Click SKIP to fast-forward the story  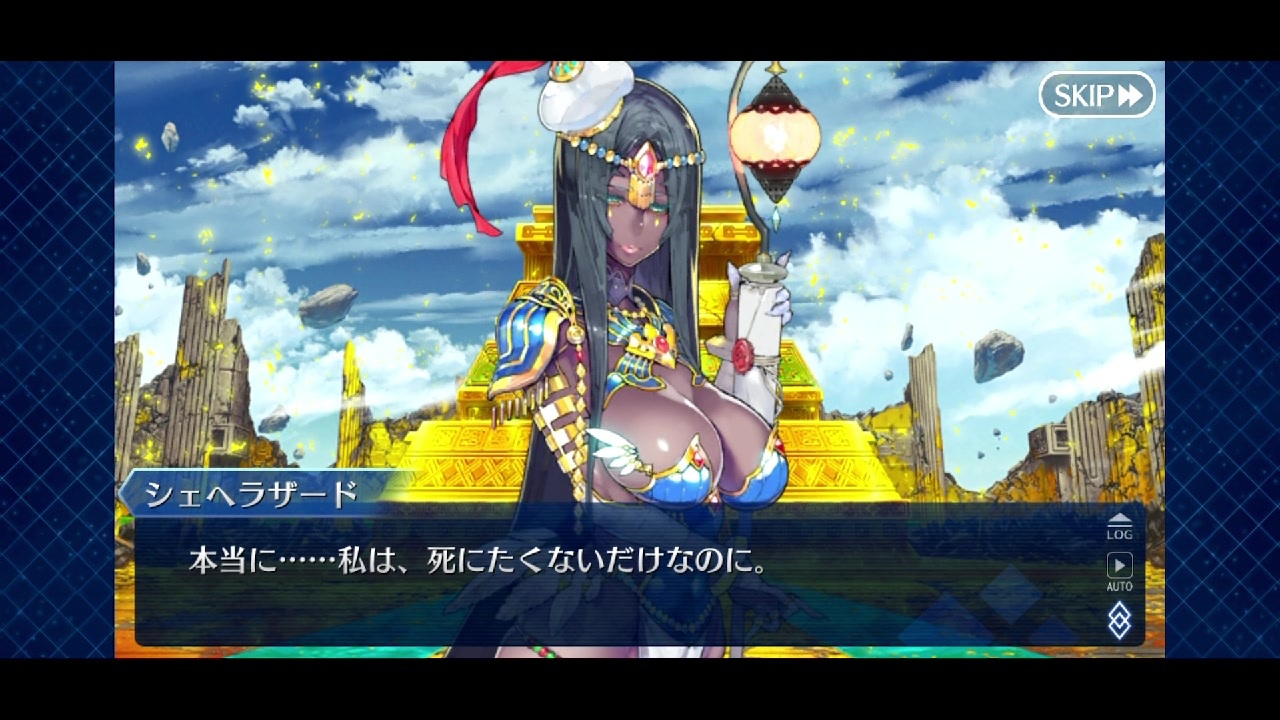click(1098, 96)
